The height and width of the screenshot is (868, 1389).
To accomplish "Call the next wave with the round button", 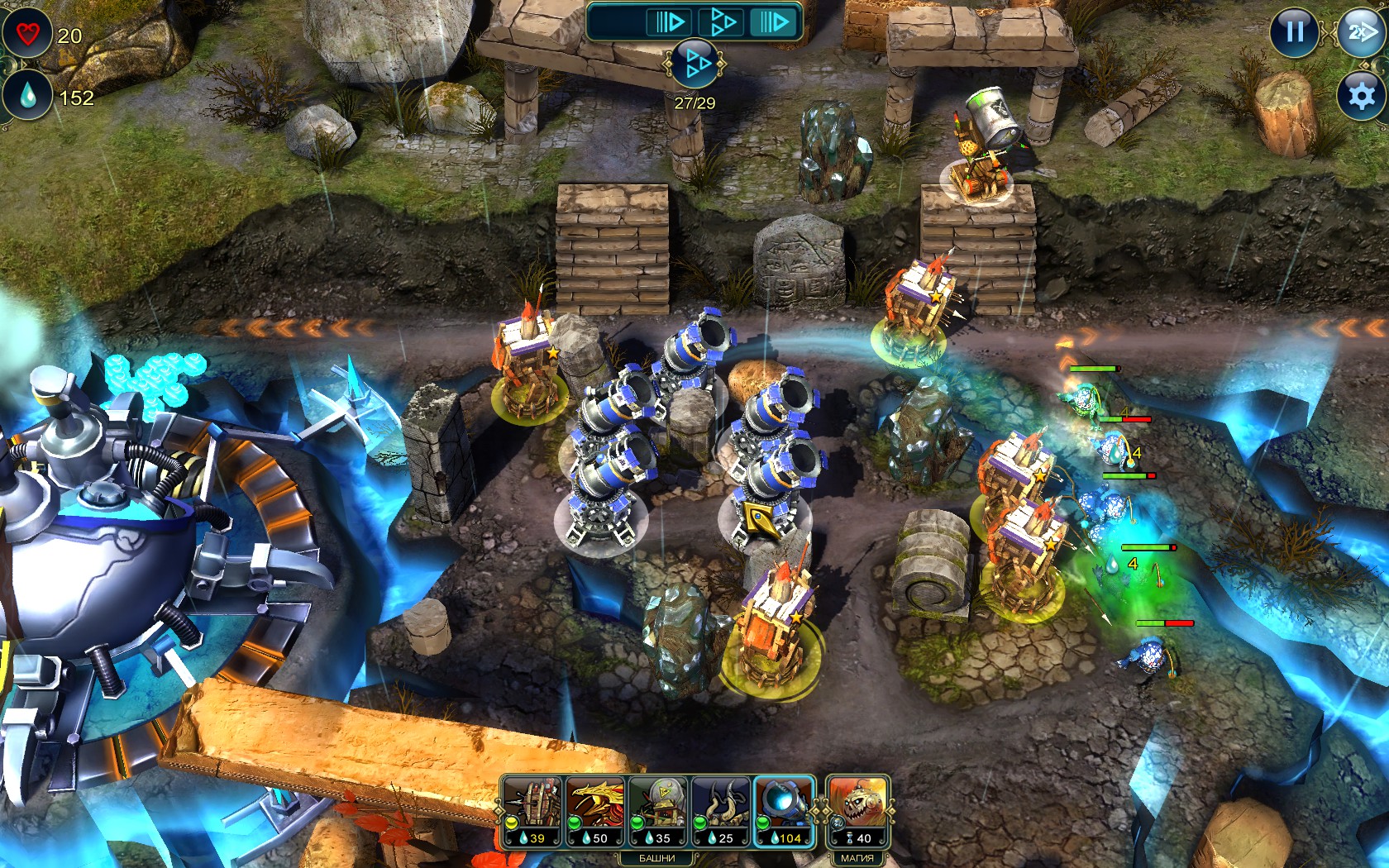I will (694, 64).
